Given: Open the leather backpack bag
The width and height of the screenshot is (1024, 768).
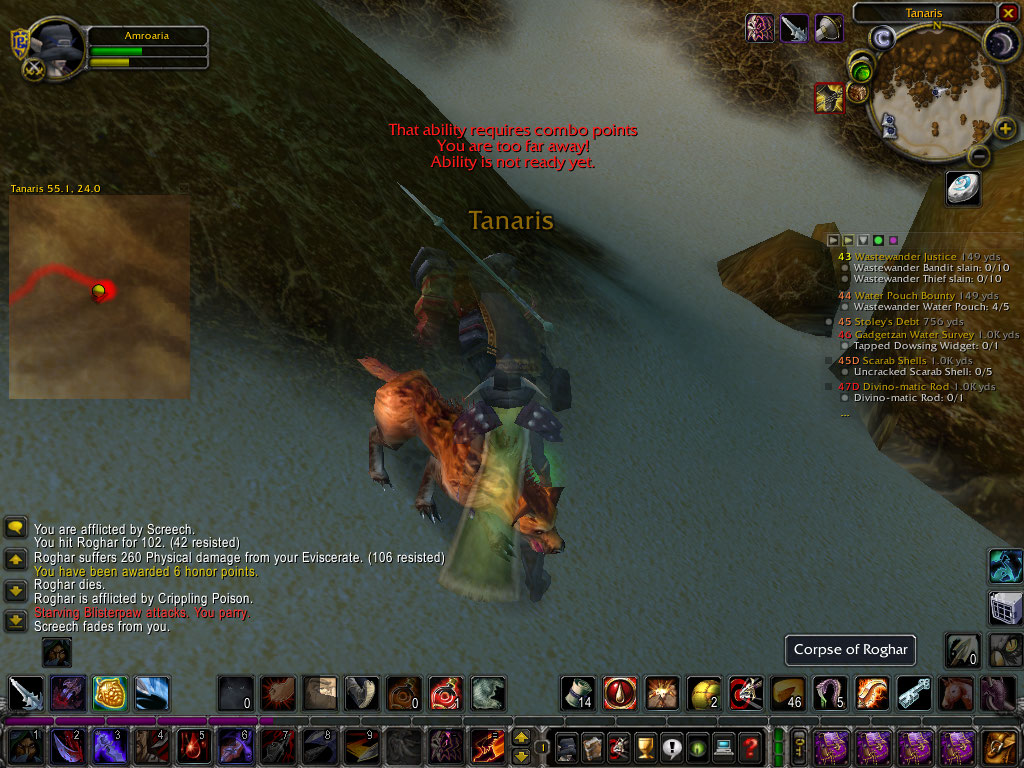Looking at the screenshot, I should click(x=1000, y=747).
